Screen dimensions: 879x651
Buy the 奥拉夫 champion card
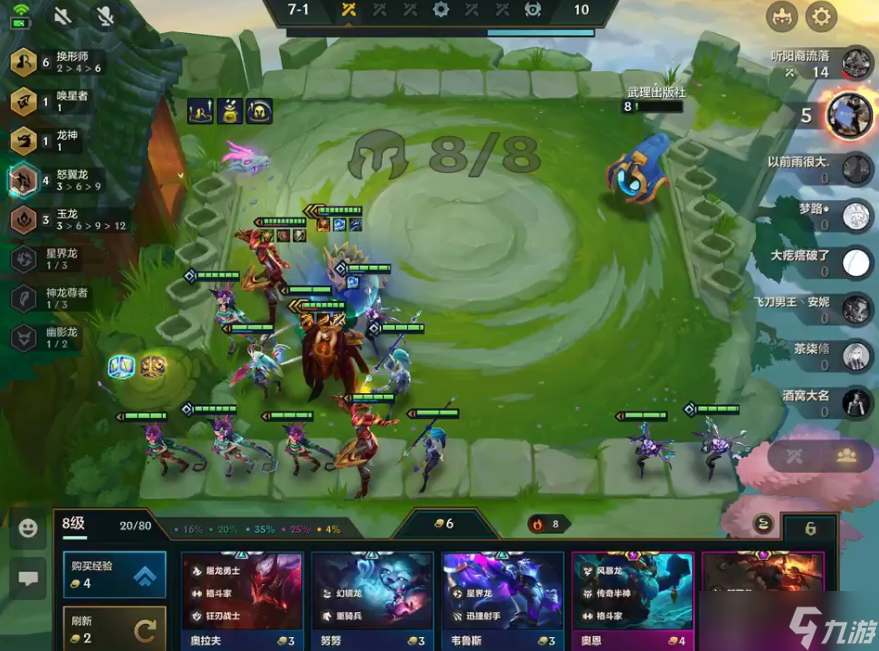coord(241,590)
